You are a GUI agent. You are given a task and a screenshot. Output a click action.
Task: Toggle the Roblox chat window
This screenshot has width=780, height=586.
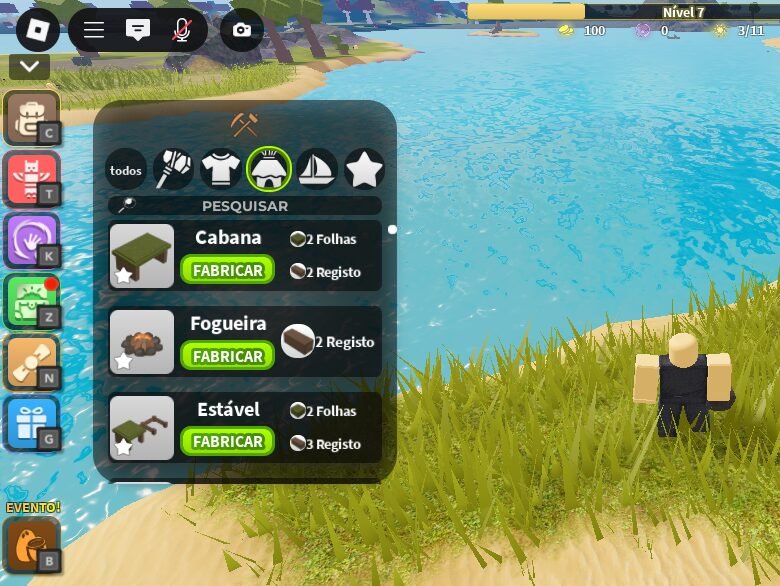coord(138,30)
